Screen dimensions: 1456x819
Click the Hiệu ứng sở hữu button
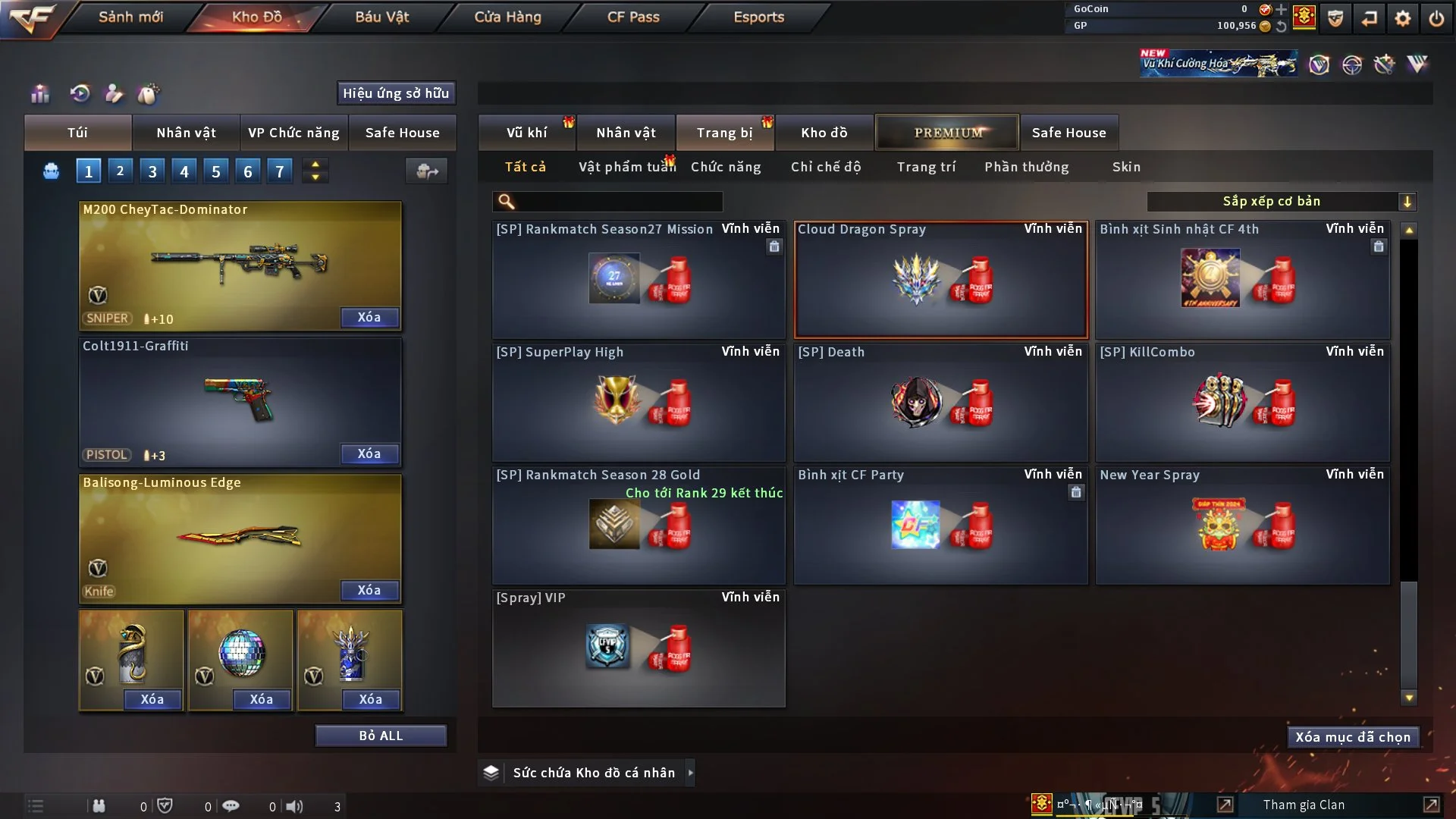[396, 93]
